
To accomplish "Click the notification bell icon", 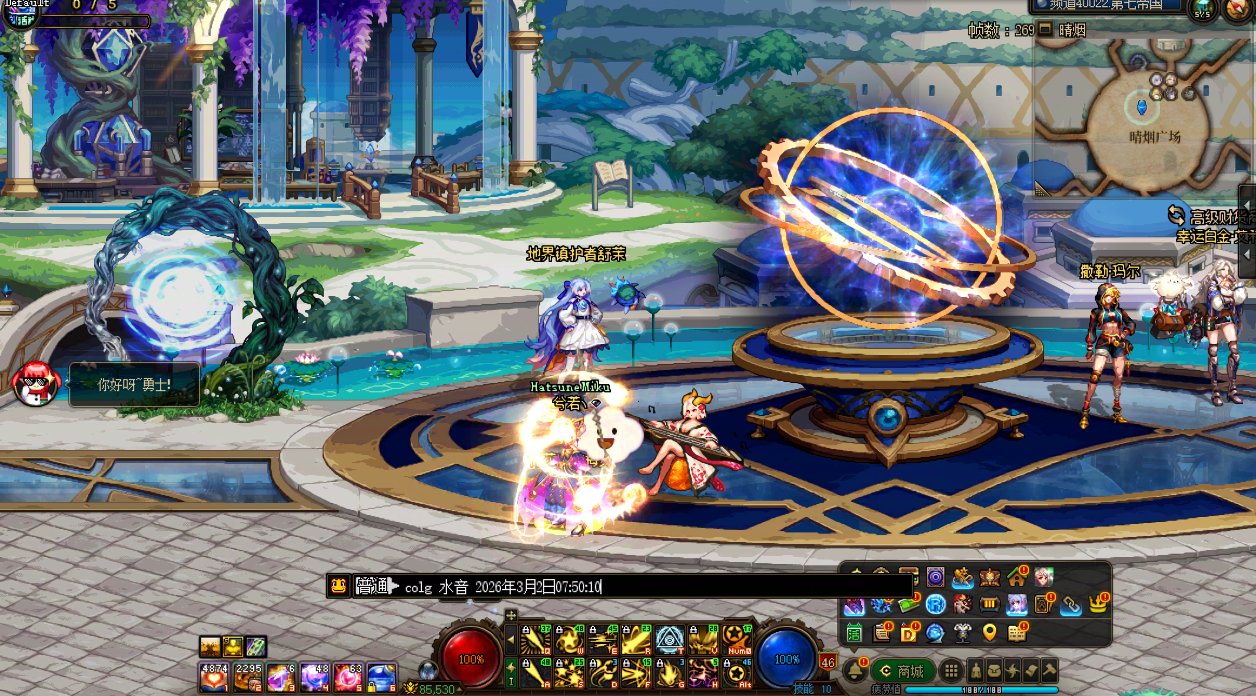I will [x=855, y=671].
